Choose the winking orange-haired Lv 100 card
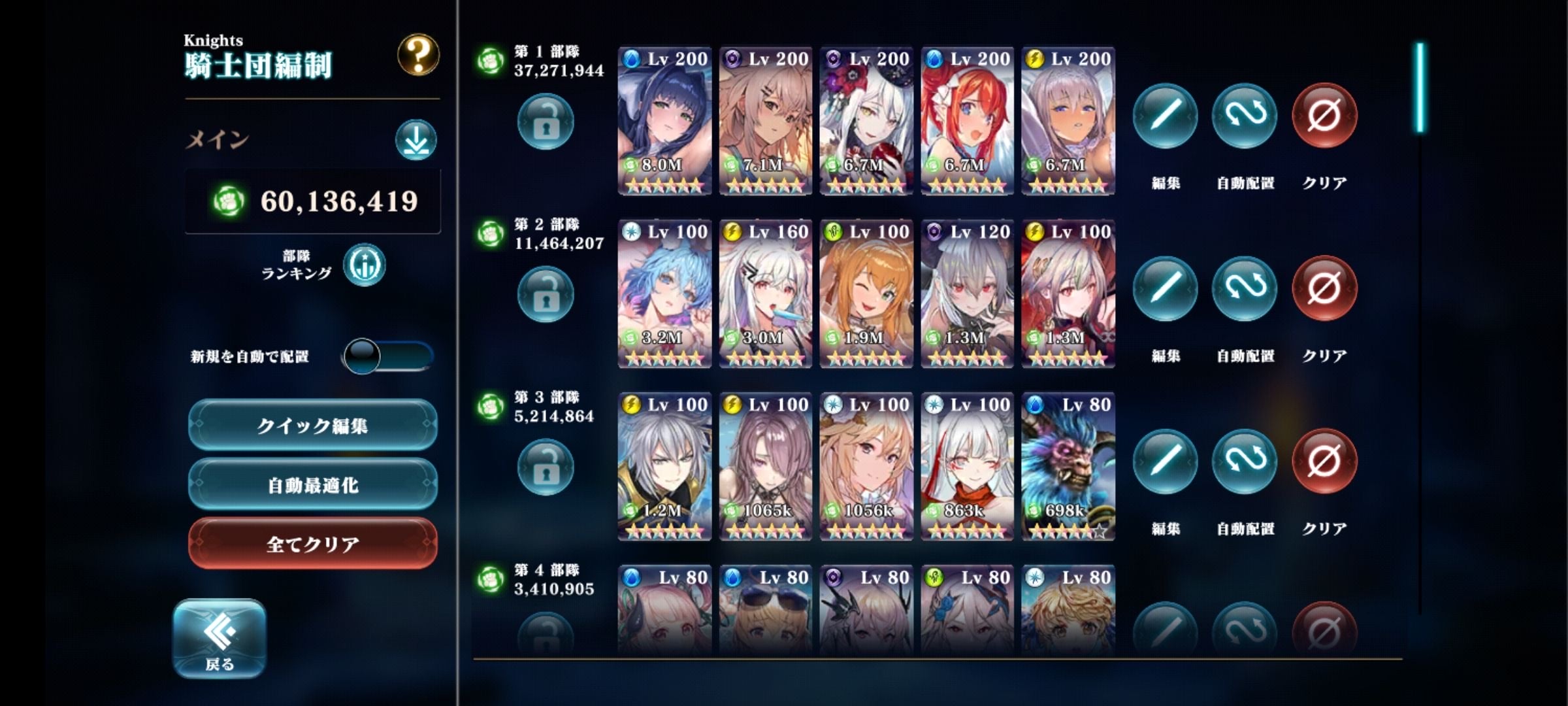 (x=866, y=294)
